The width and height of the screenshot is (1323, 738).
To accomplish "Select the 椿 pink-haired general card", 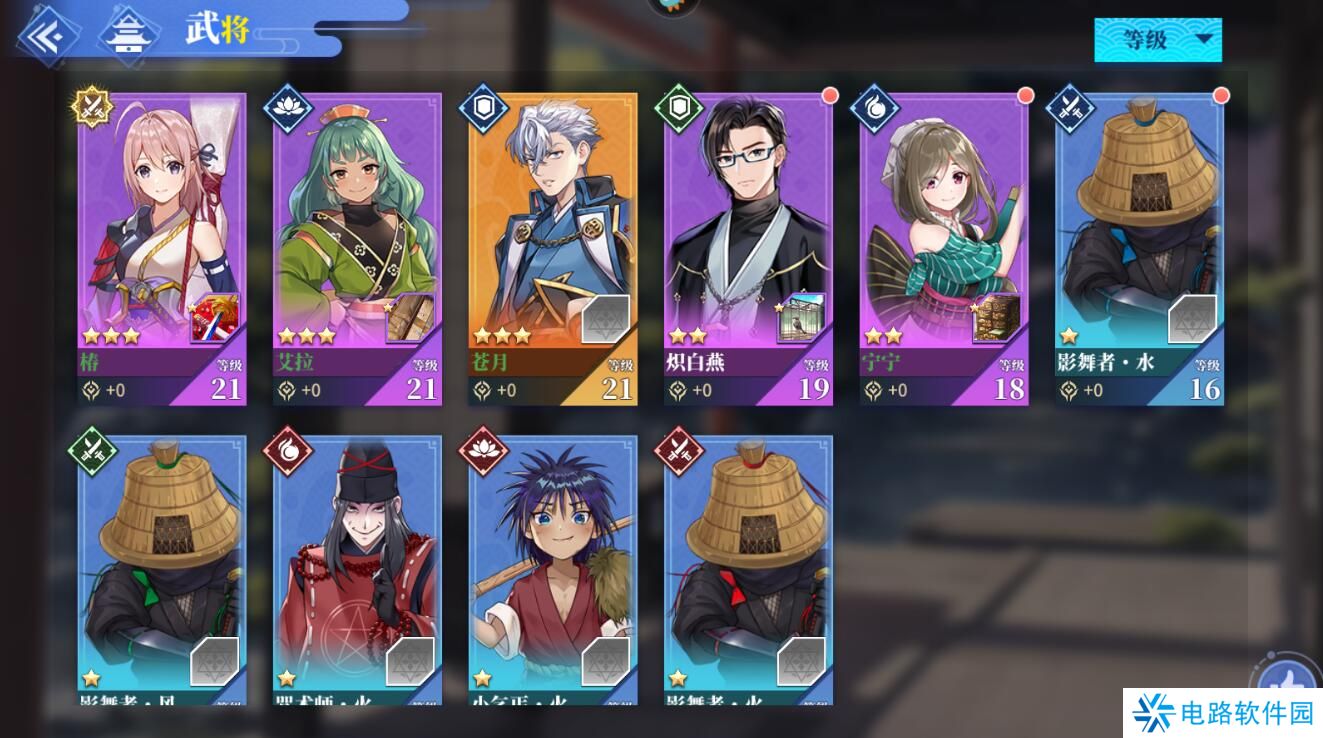I will pyautogui.click(x=161, y=230).
